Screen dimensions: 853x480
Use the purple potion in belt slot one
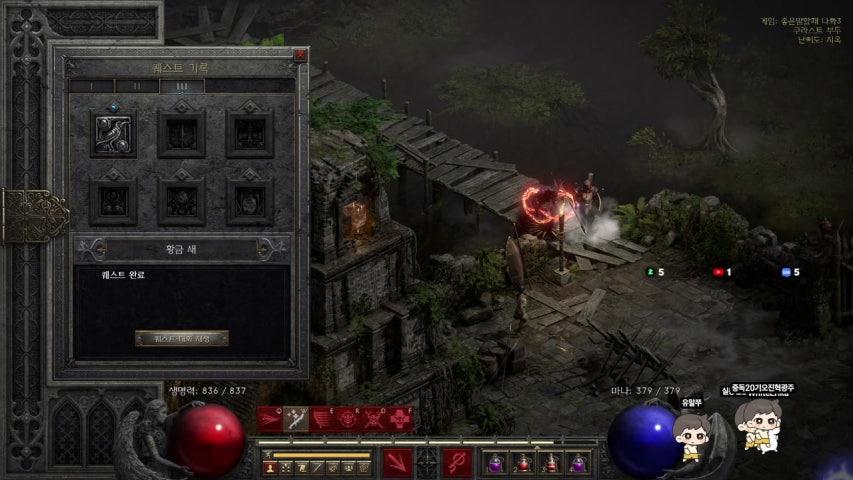[495, 463]
